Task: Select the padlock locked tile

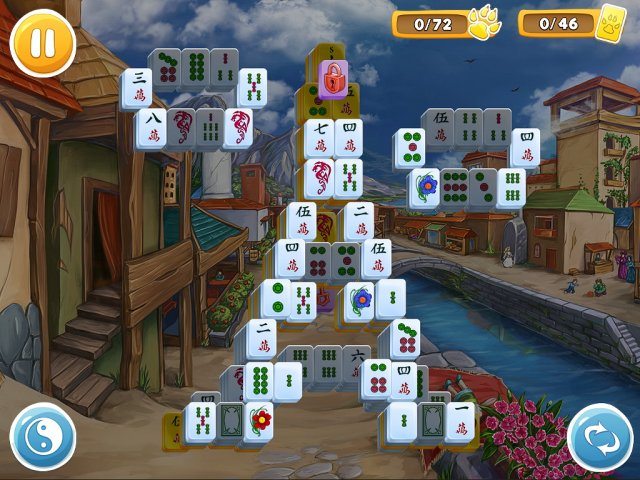Action: click(330, 76)
